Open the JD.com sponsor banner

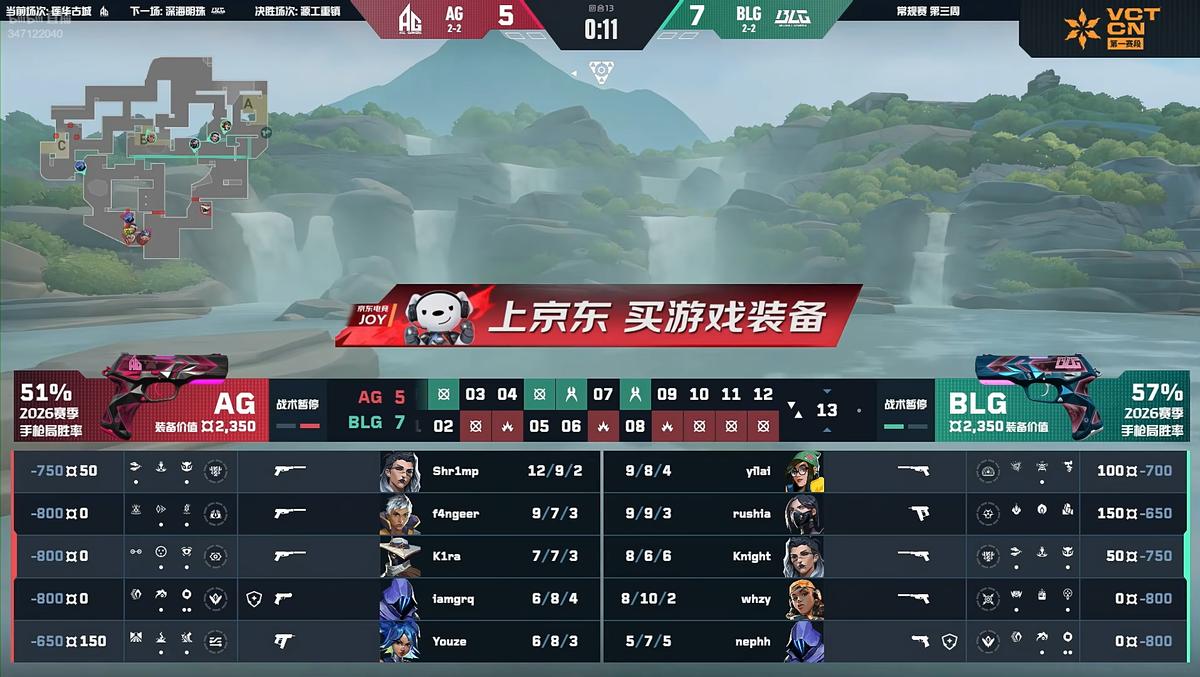[x=600, y=315]
